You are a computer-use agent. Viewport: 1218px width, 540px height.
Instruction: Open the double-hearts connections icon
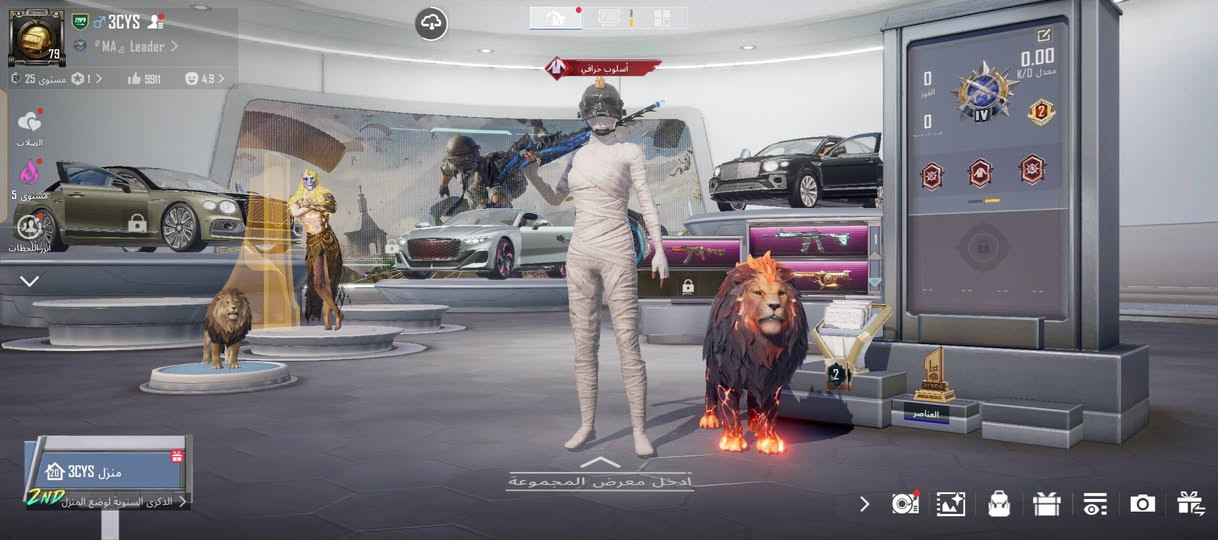pyautogui.click(x=29, y=124)
